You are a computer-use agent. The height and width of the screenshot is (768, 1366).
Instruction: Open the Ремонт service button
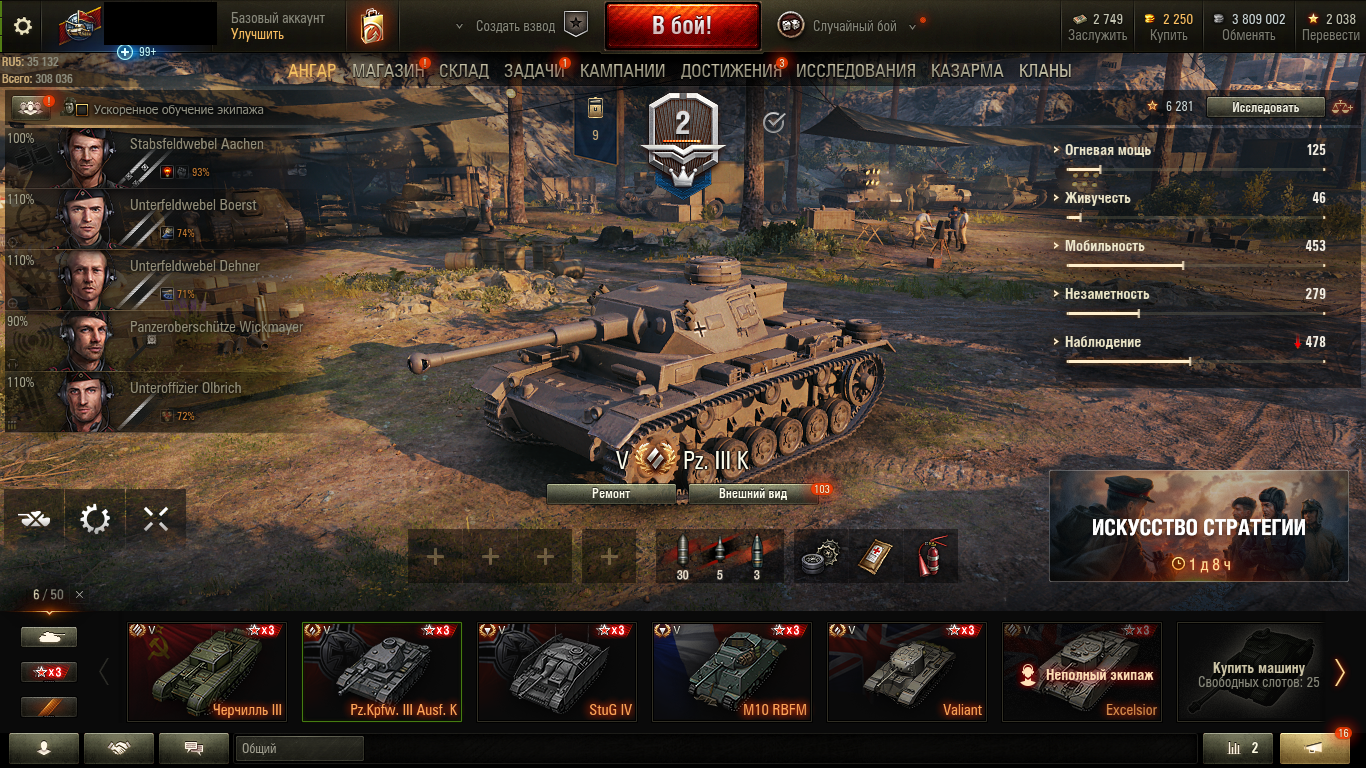[x=611, y=493]
